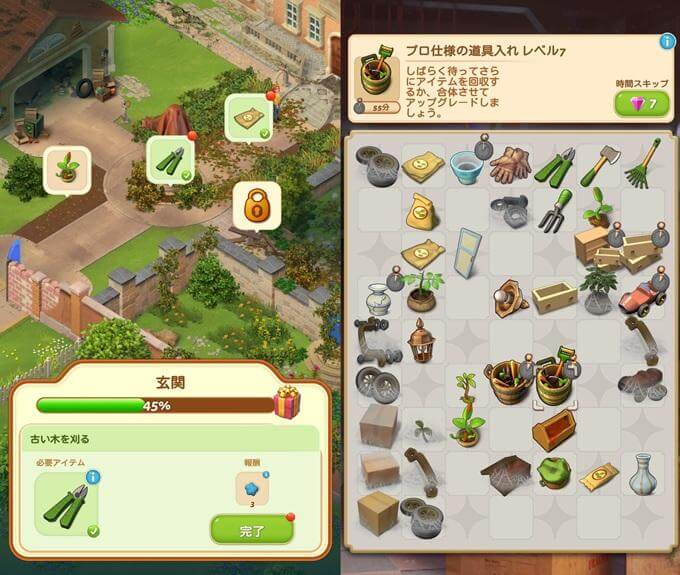
Task: Pick the axe item on the board
Action: click(597, 164)
